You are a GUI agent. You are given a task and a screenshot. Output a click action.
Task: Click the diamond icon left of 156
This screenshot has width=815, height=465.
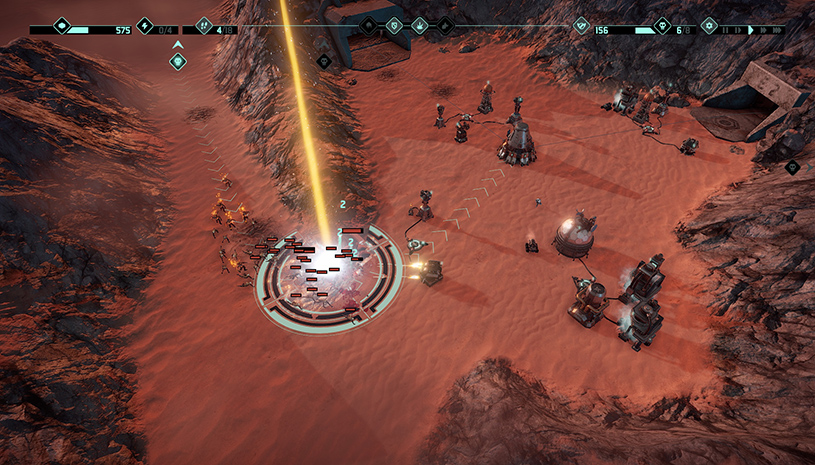pyautogui.click(x=580, y=29)
